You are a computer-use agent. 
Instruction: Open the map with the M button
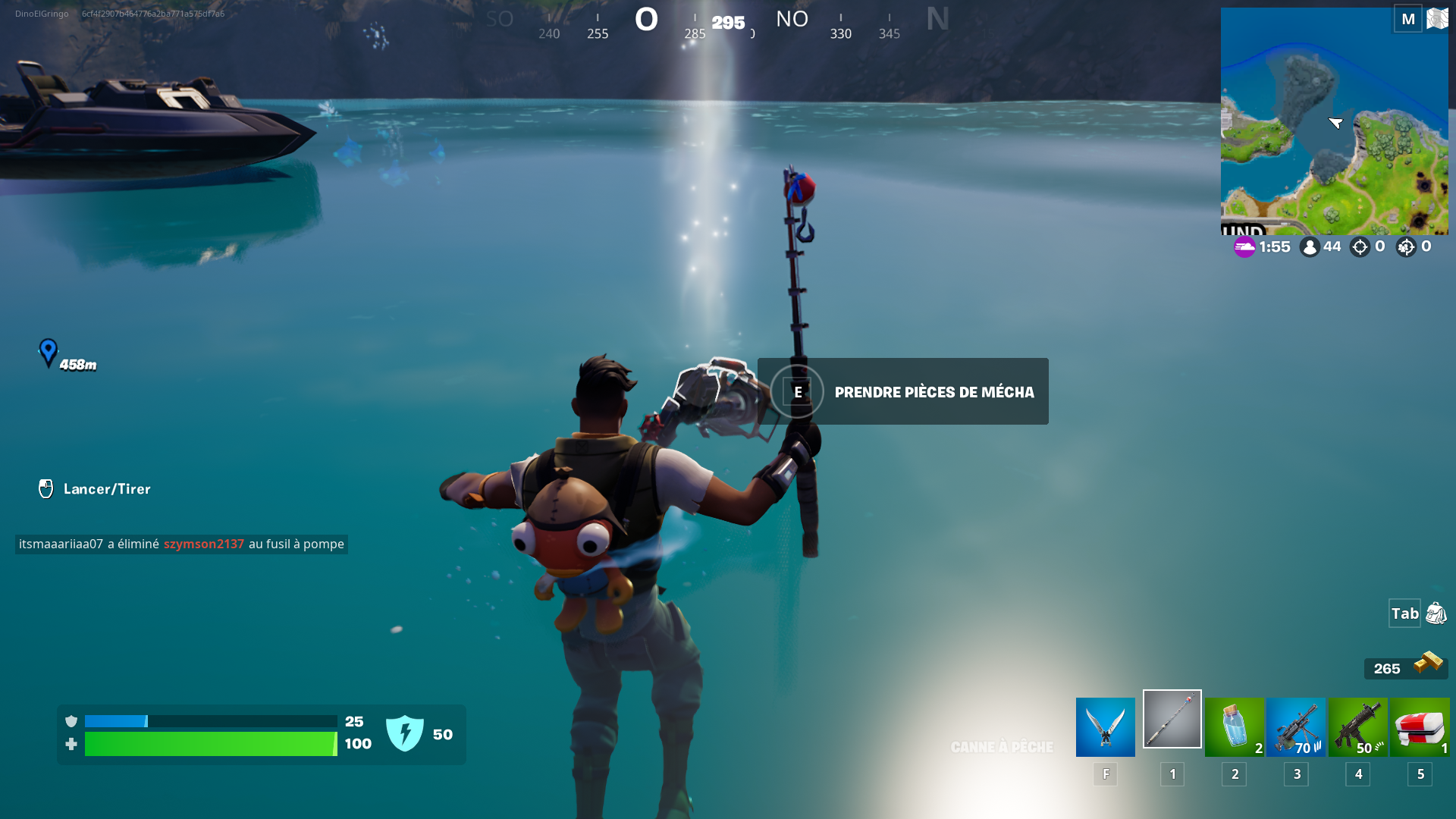1408,18
